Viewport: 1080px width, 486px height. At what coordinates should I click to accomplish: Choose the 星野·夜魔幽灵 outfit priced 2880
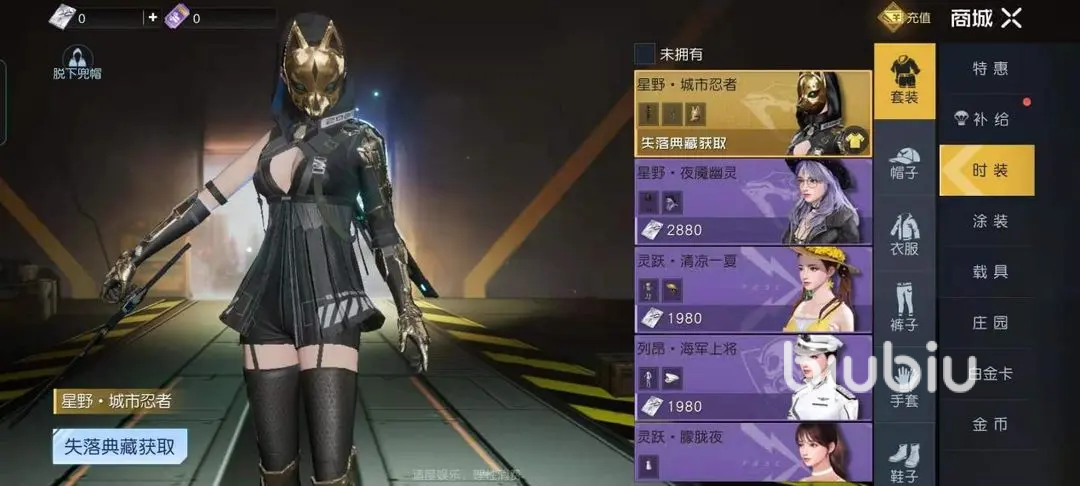tap(752, 202)
